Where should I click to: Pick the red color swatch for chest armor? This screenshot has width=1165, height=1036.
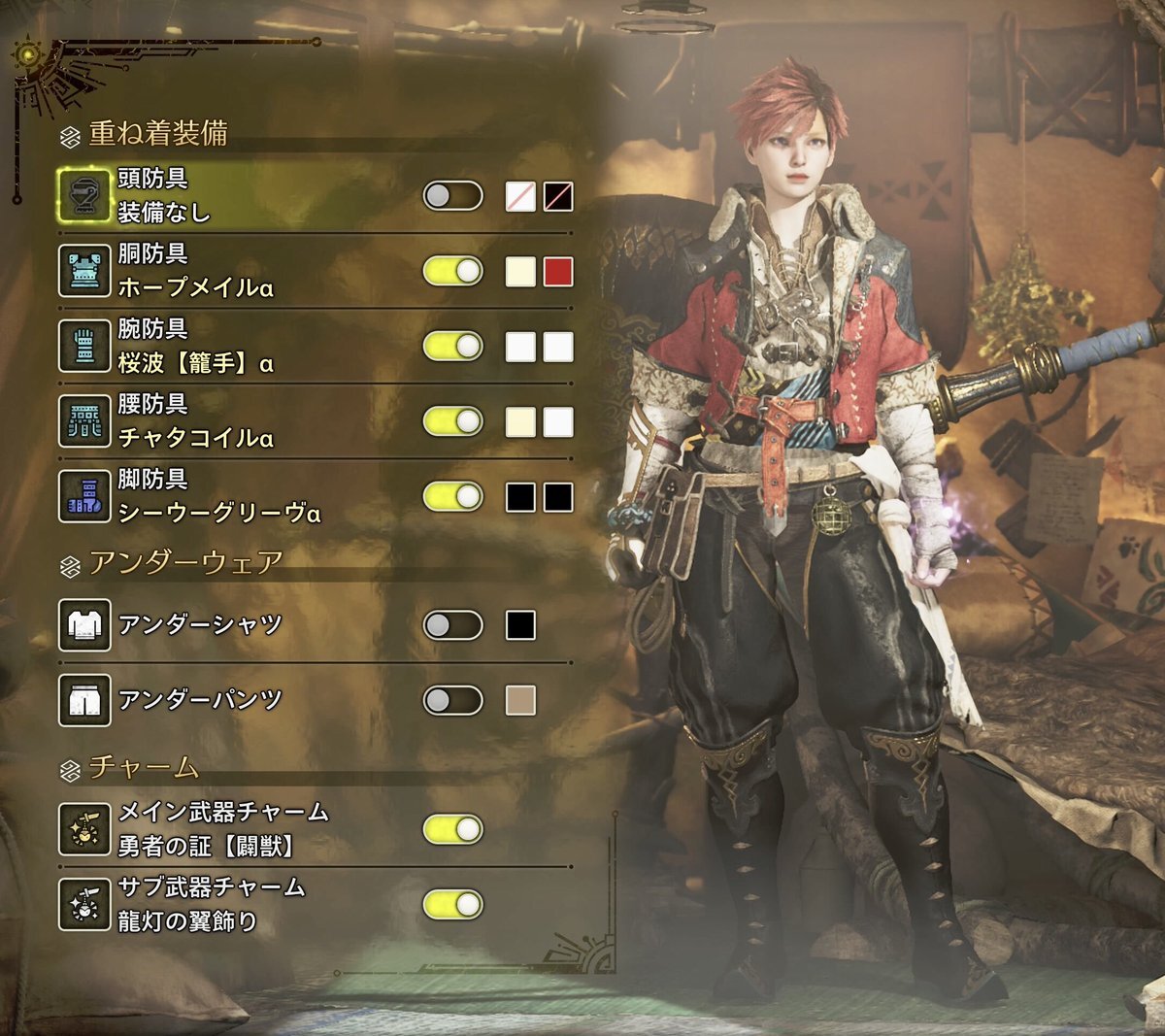pyautogui.click(x=558, y=272)
